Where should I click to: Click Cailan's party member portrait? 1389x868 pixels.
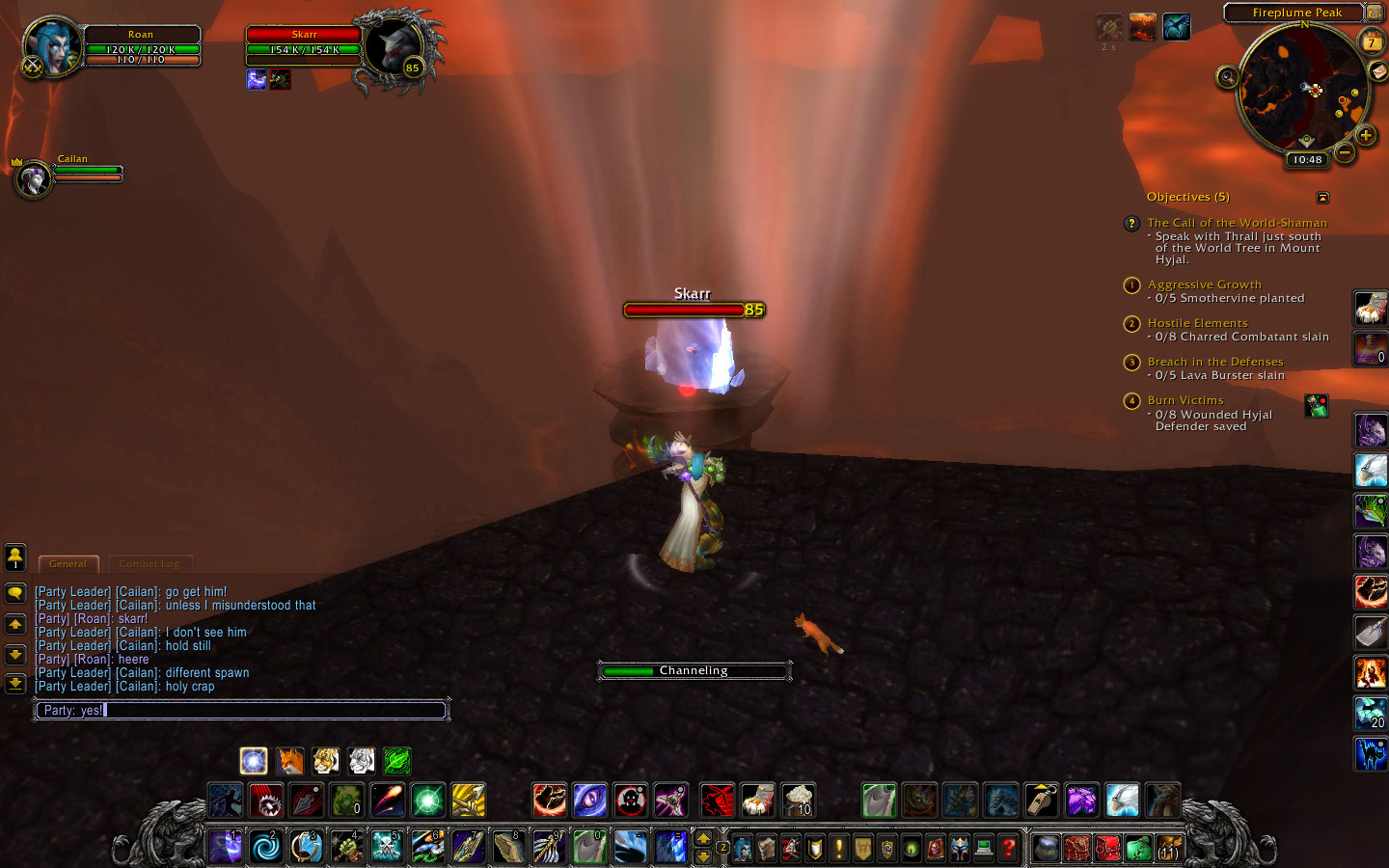[34, 179]
